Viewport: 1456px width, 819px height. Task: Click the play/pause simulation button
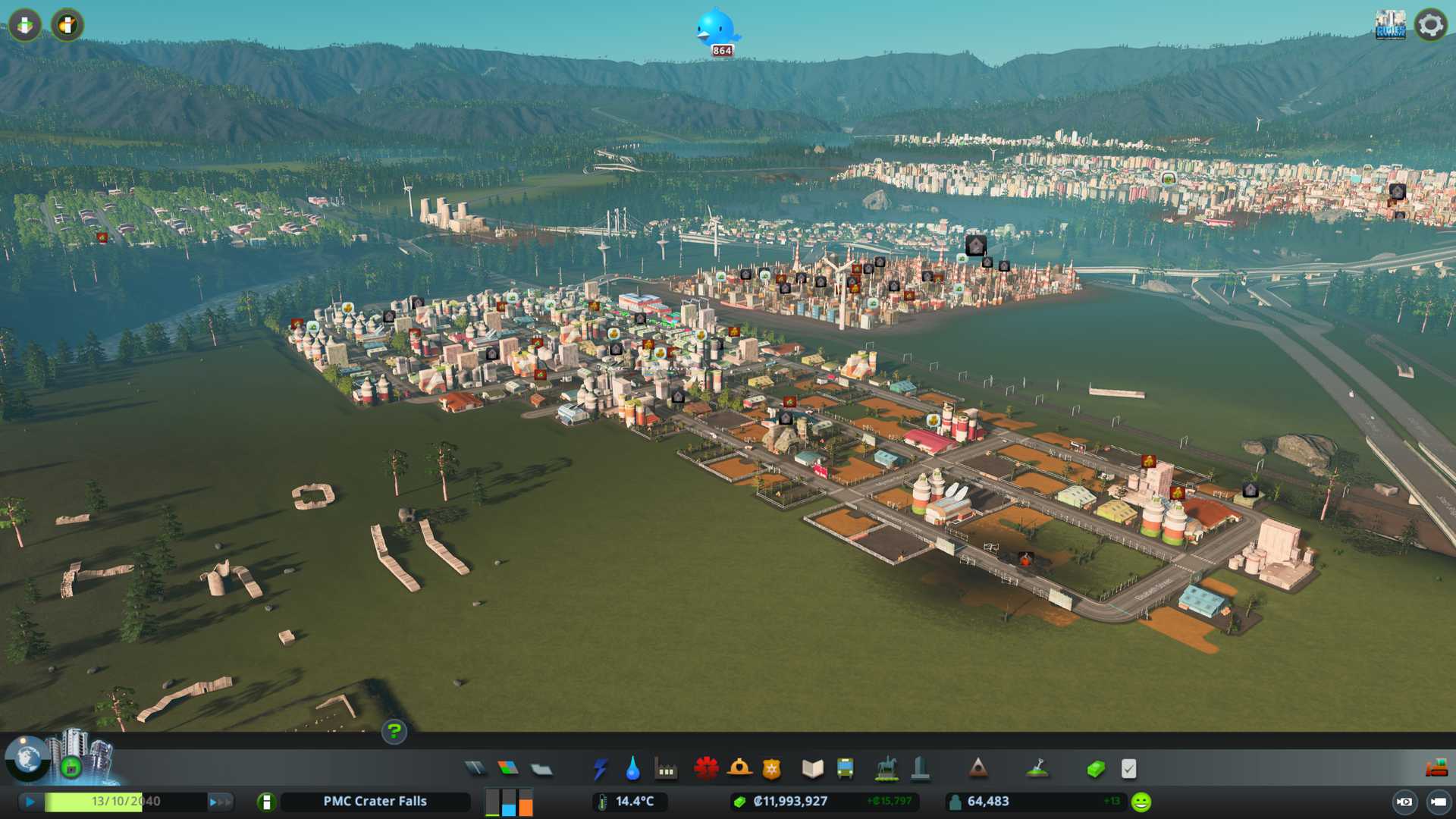tap(30, 802)
